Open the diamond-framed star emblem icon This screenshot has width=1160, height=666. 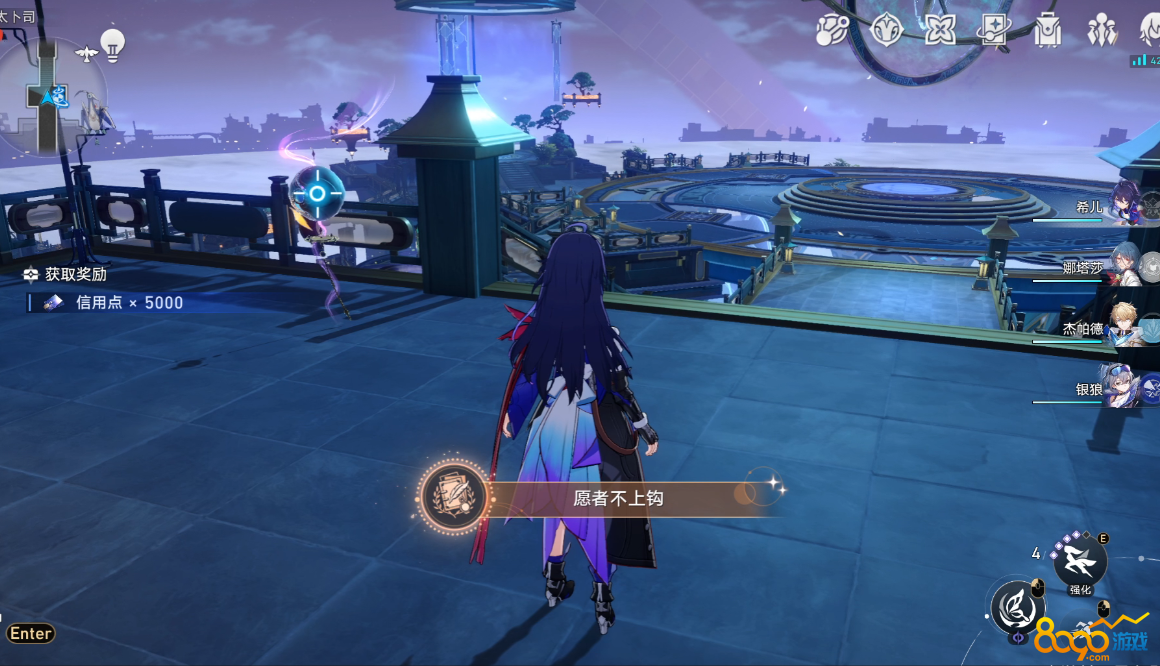pos(886,30)
